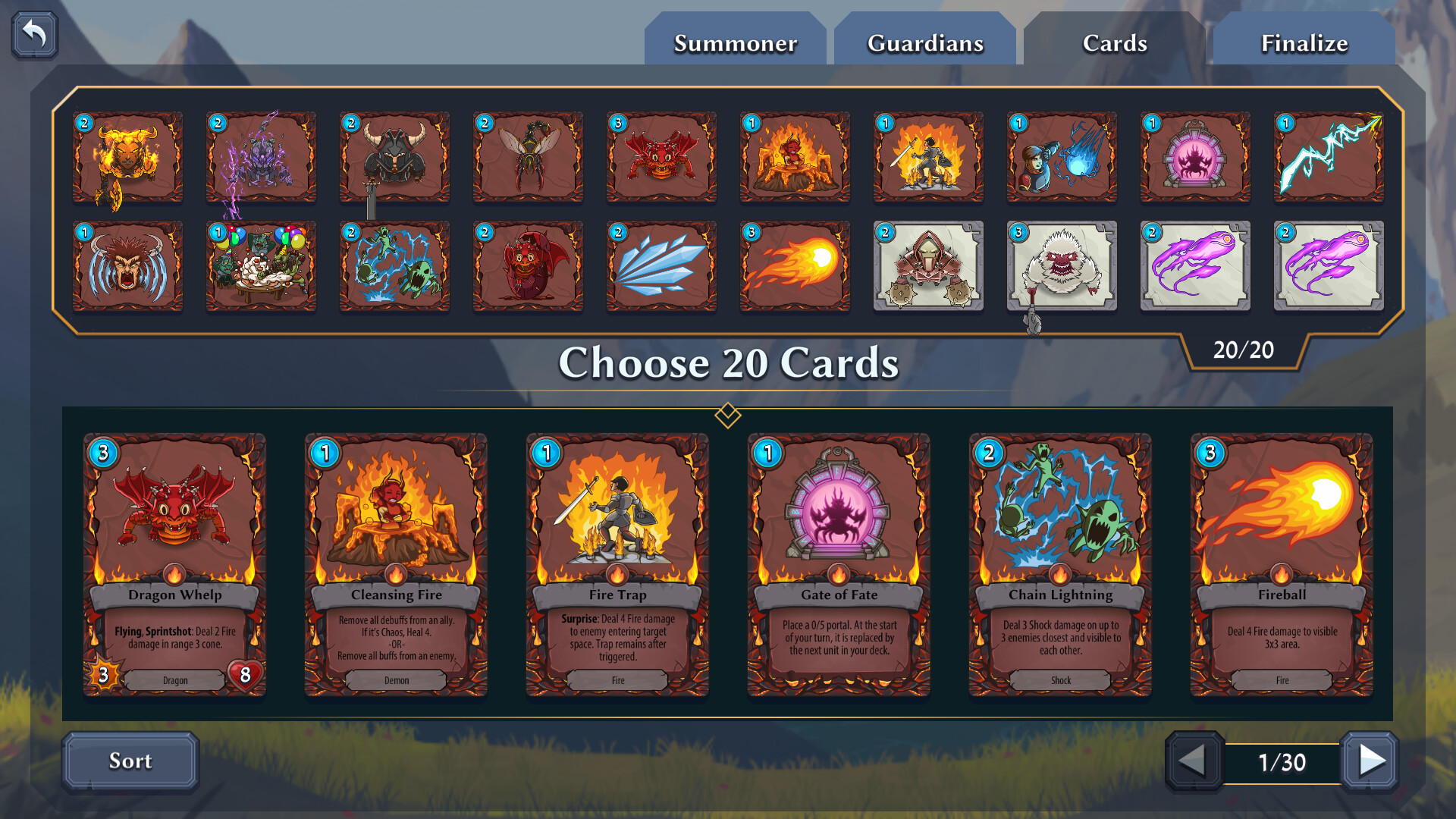
Task: Click the yeti card in the deck
Action: click(1062, 267)
